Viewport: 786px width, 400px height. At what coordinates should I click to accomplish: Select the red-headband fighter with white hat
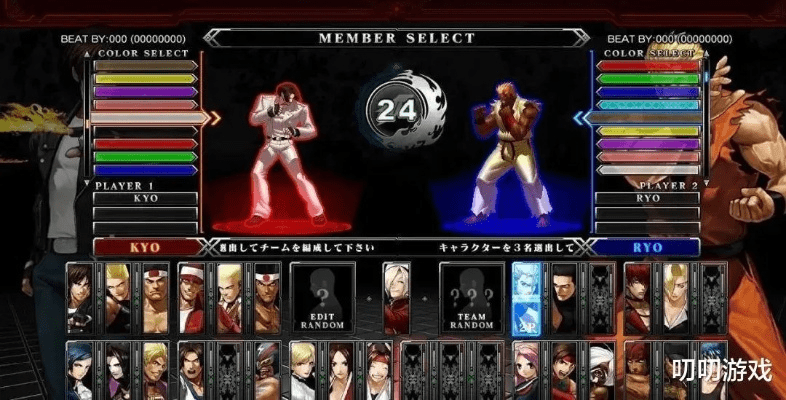(x=192, y=297)
